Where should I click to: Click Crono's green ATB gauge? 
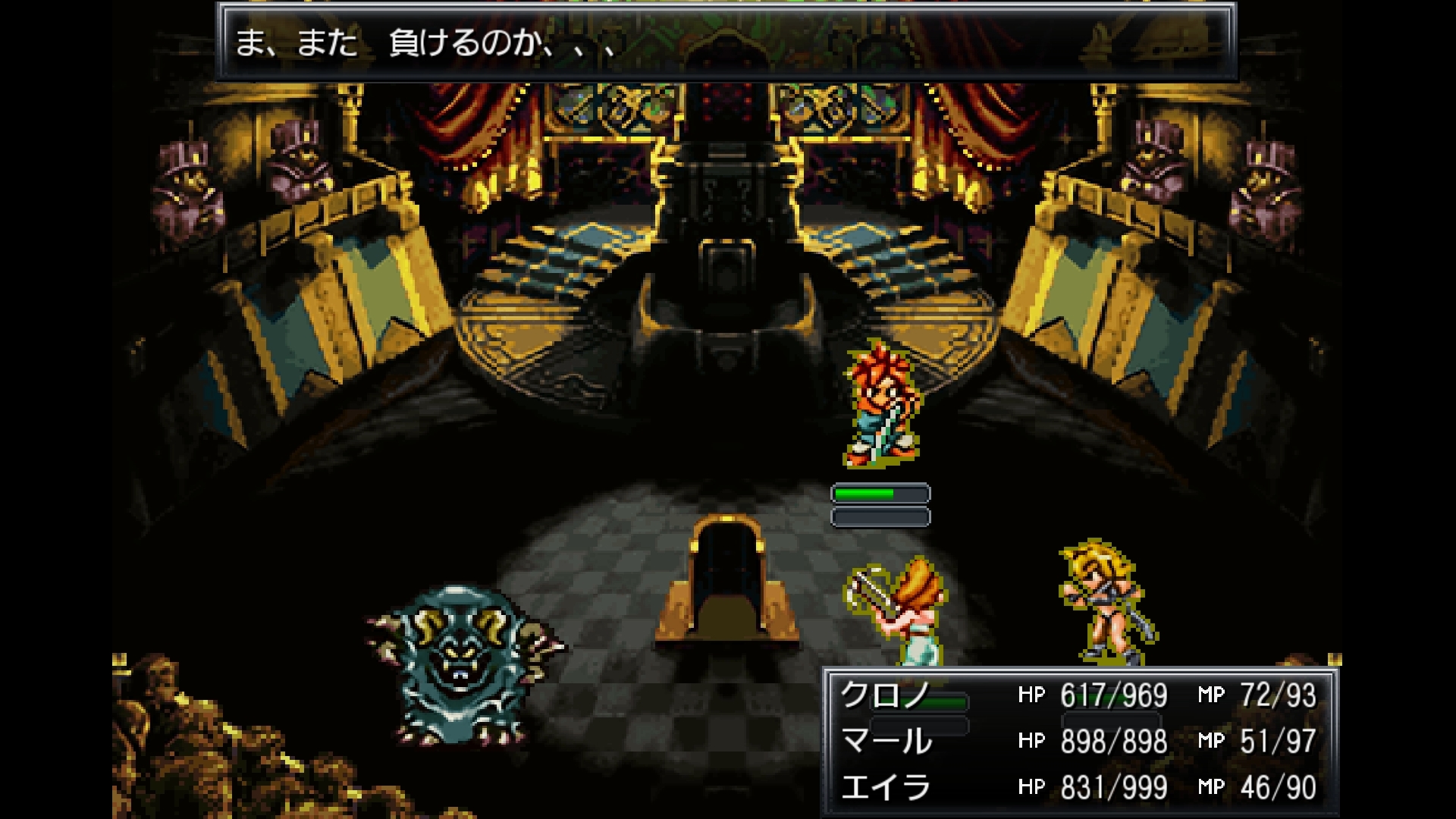(880, 492)
